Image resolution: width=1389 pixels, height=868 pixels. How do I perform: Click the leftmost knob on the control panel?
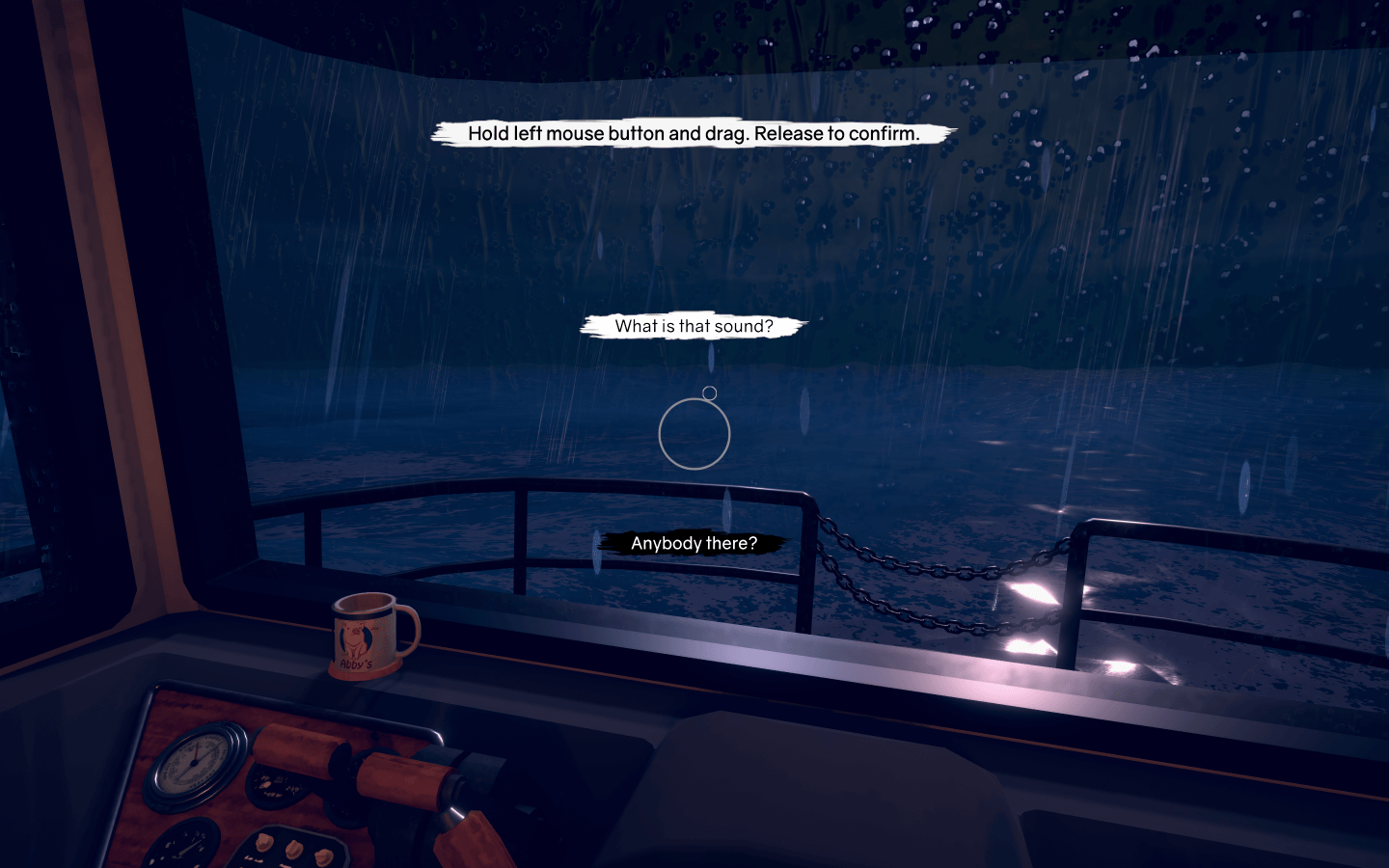point(264,841)
